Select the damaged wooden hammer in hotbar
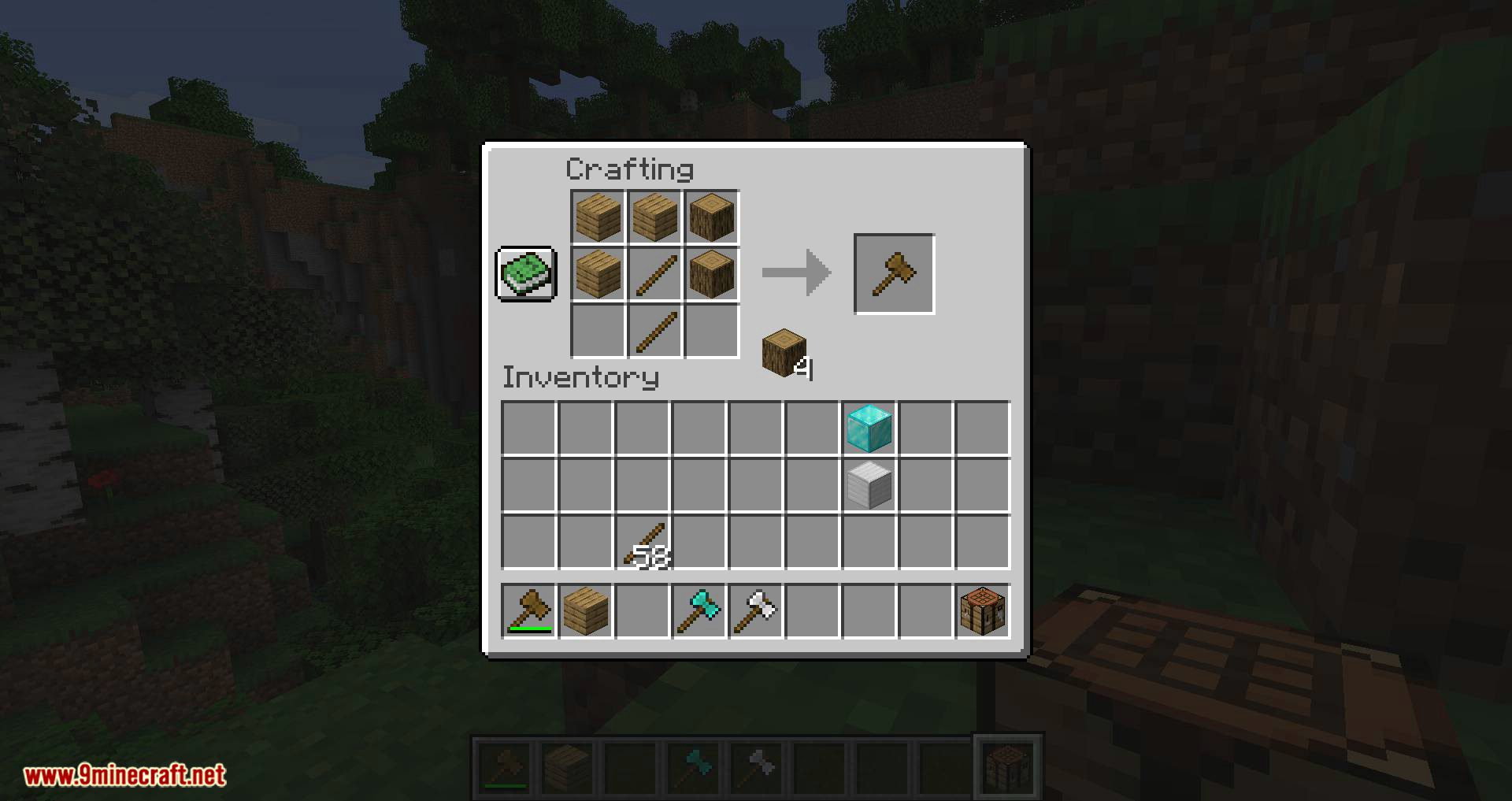Viewport: 1512px width, 801px height. click(530, 611)
